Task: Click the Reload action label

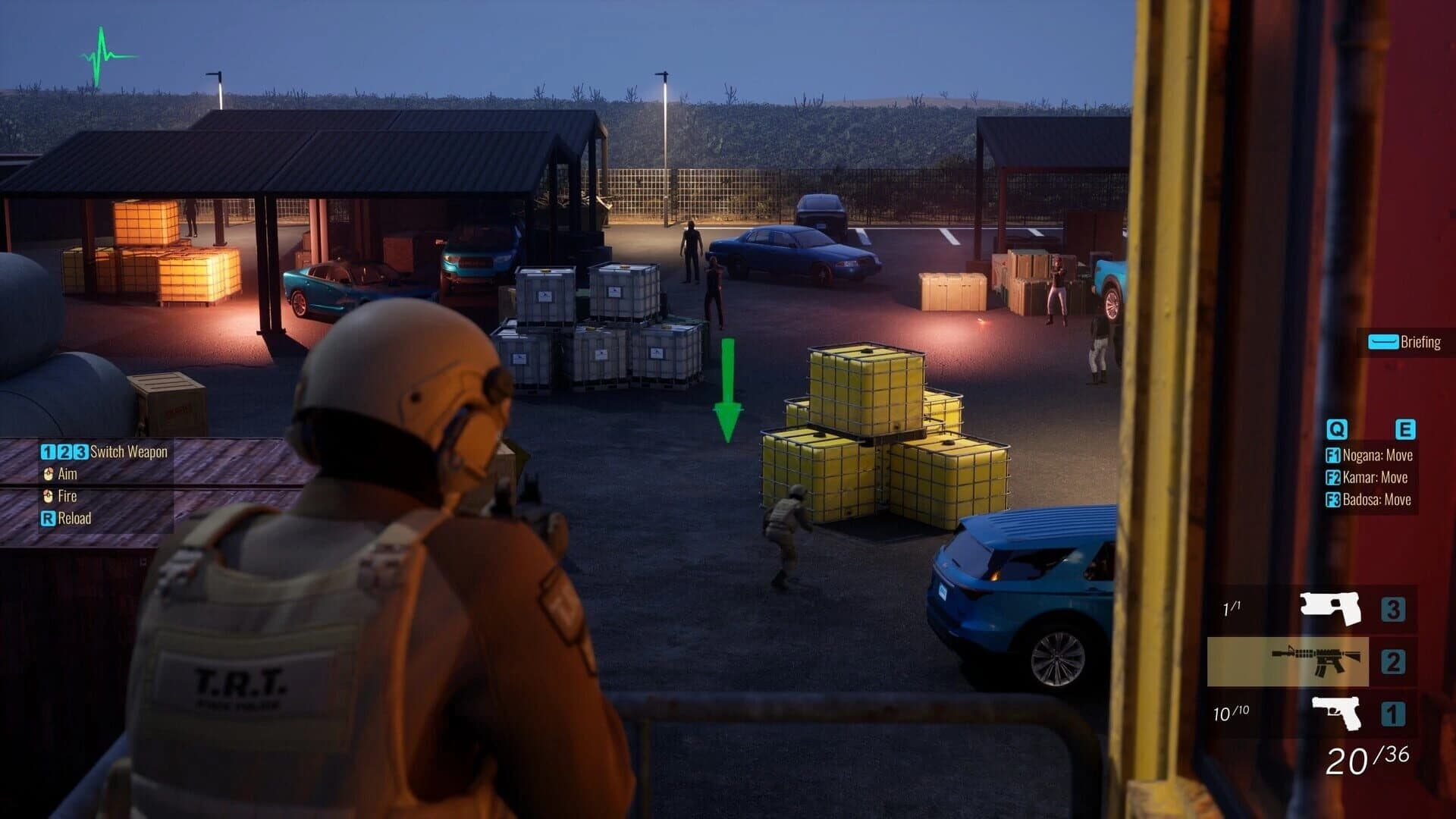Action: (x=74, y=519)
